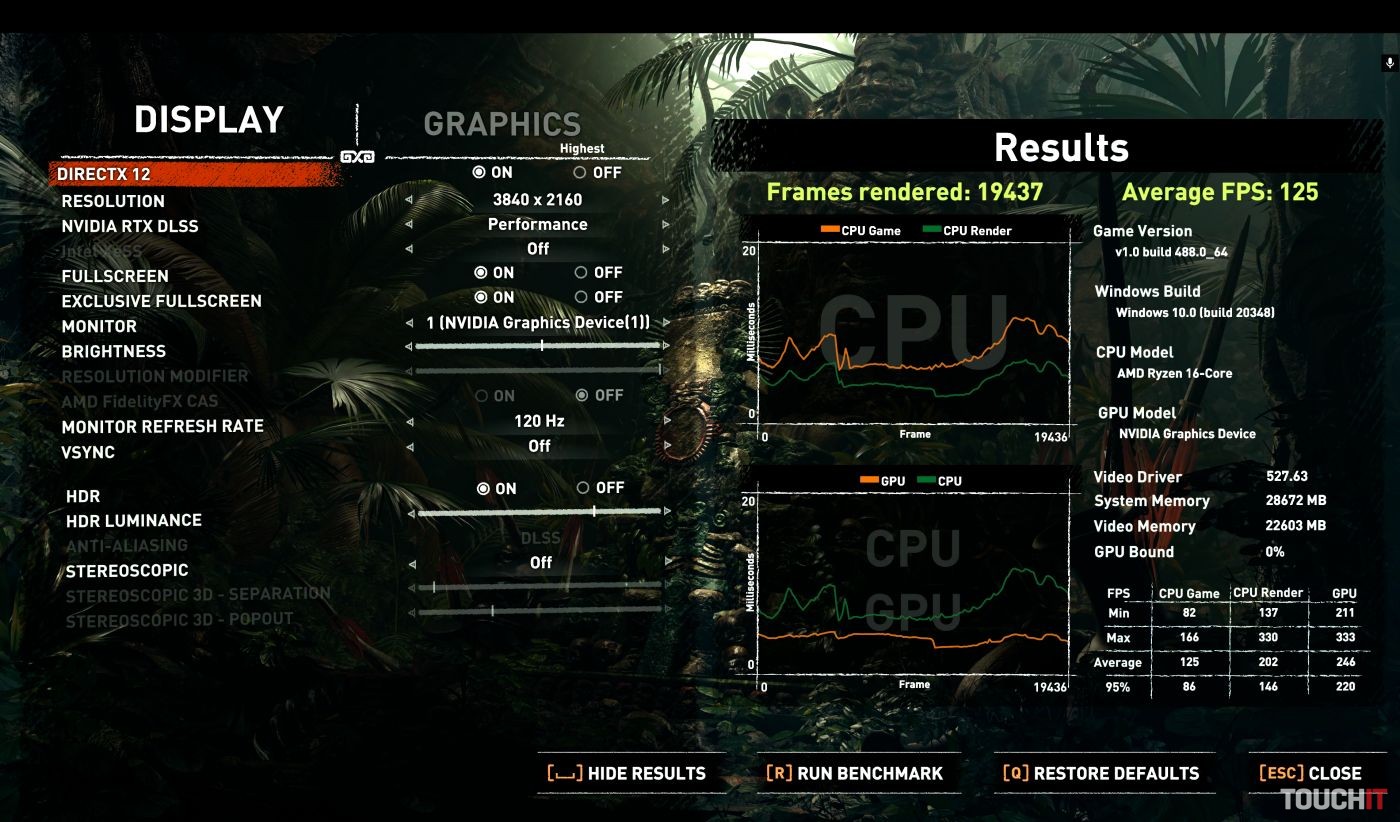Highlight the Stereoscopic setting row
1400x822 pixels.
pos(127,571)
